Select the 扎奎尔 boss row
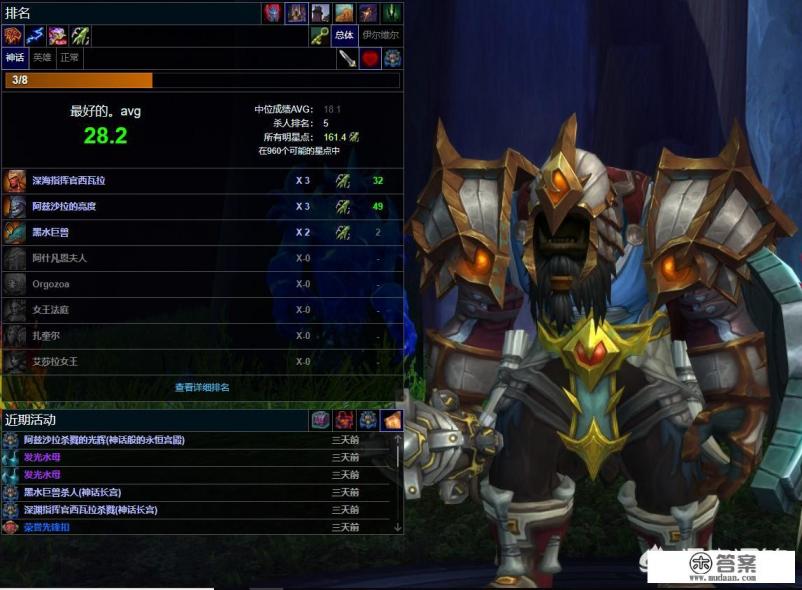Screen dimensions: 802x590 (x=46, y=336)
